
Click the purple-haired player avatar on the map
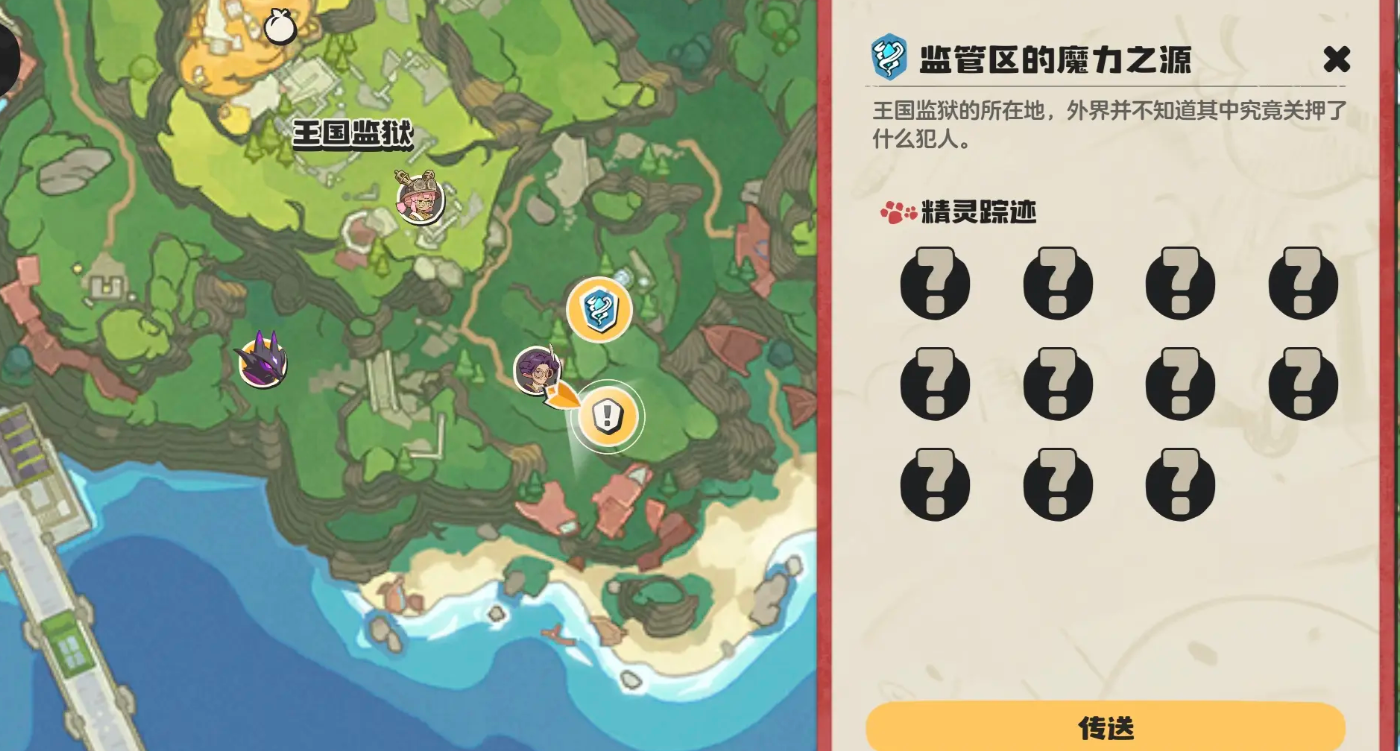click(537, 372)
